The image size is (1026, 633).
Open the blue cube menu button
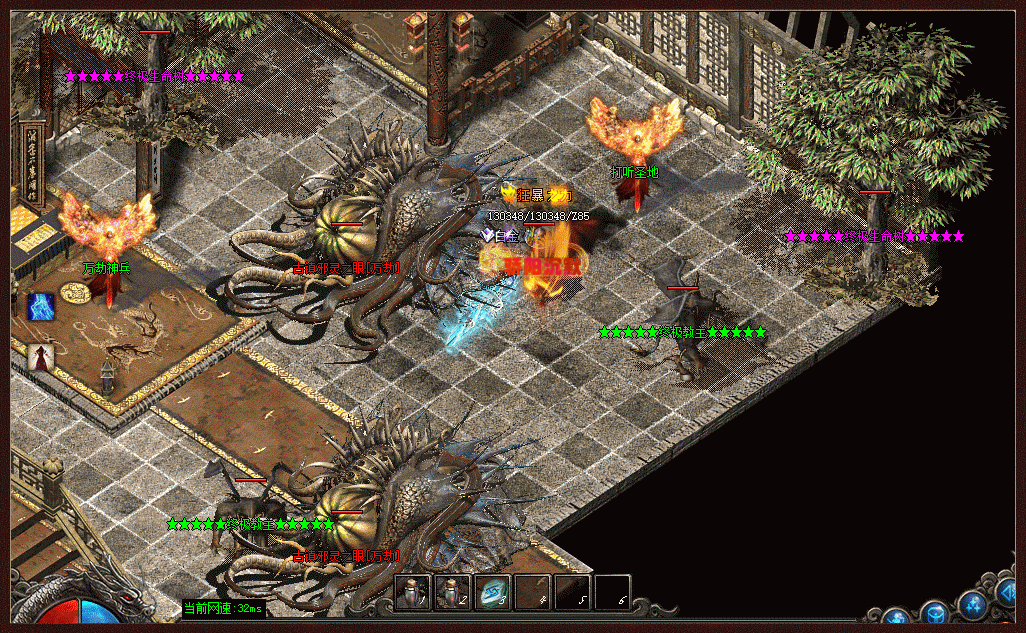click(x=935, y=613)
